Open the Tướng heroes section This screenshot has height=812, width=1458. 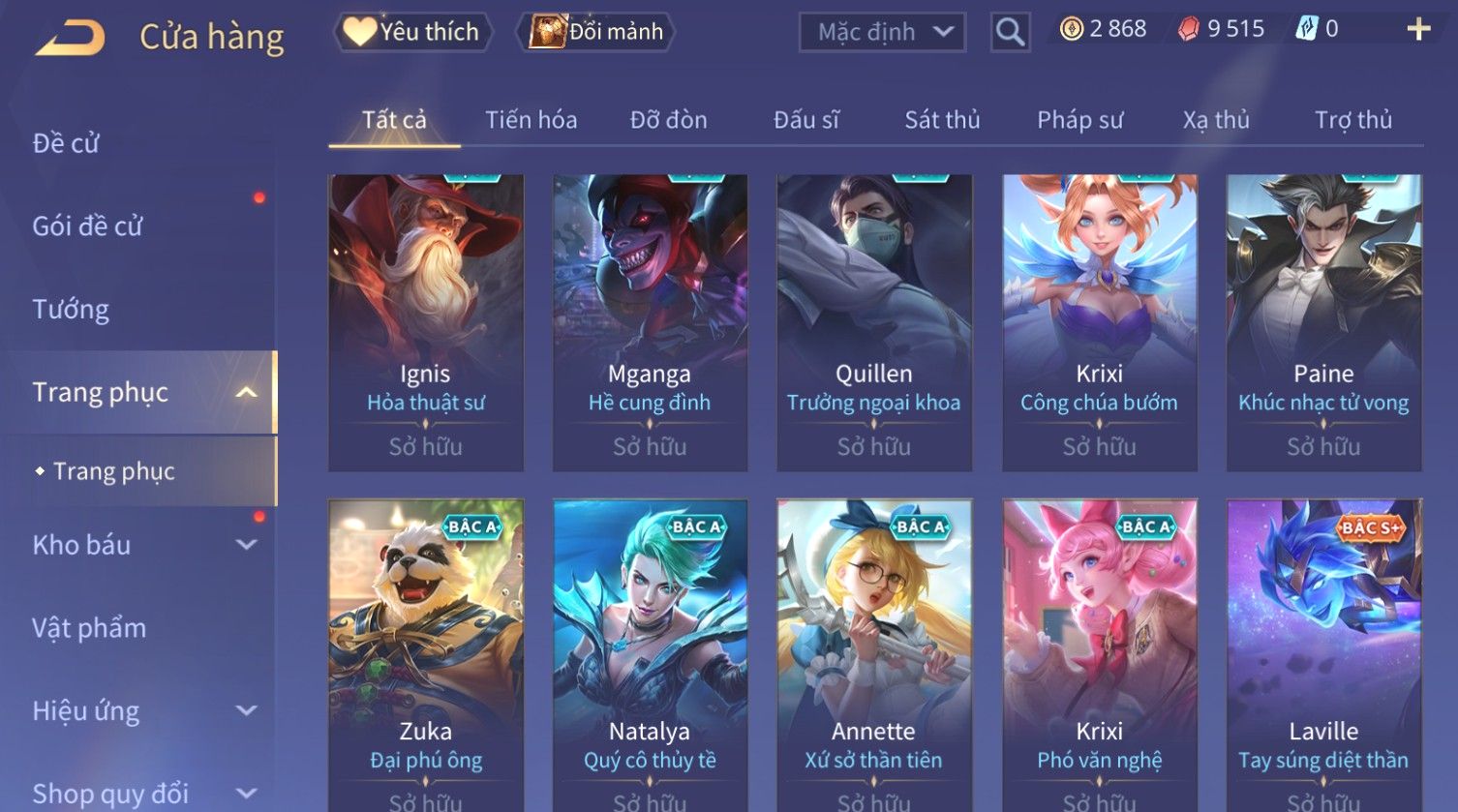(71, 310)
